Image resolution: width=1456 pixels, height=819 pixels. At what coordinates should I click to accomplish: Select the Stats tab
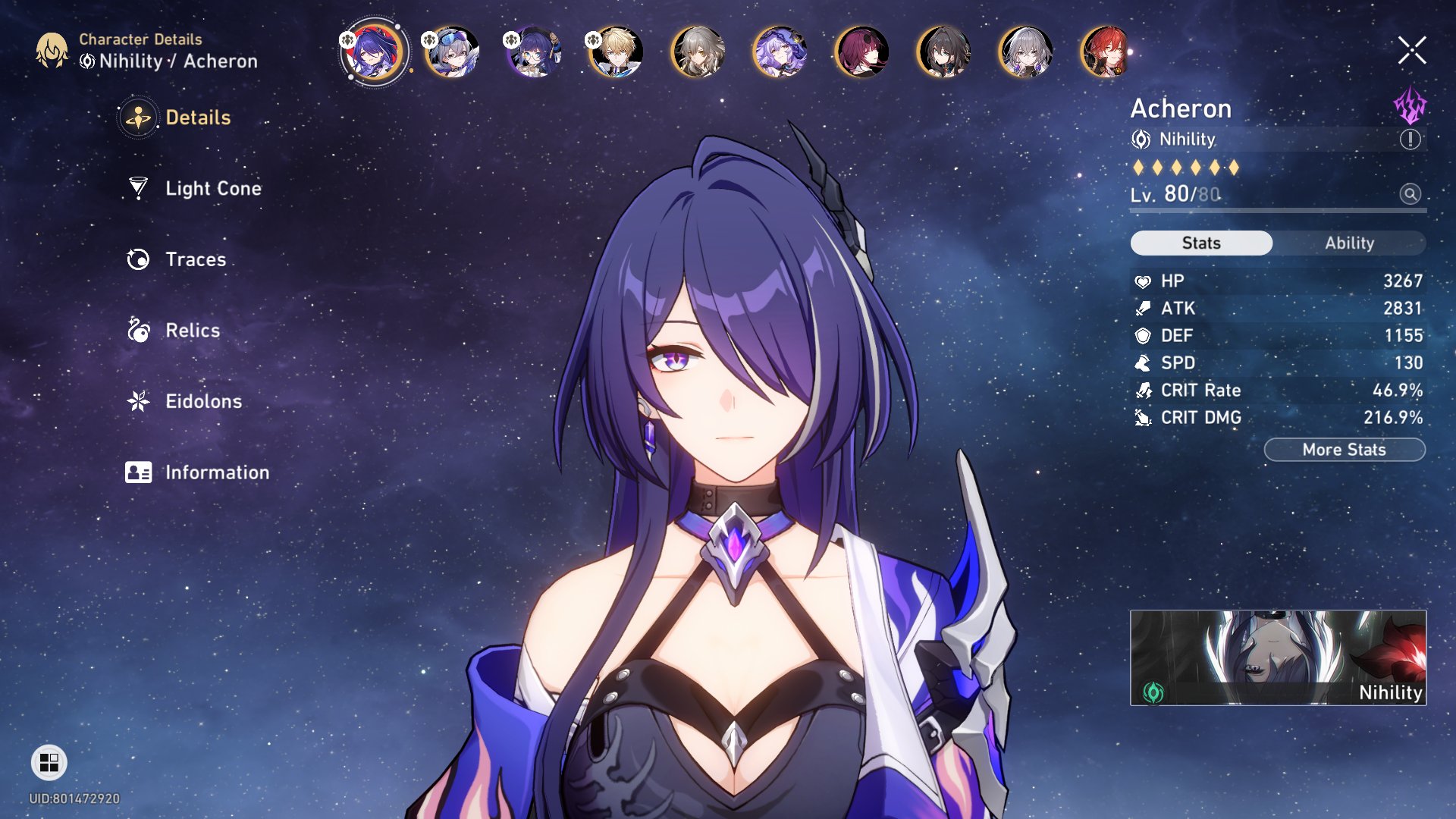click(x=1200, y=243)
